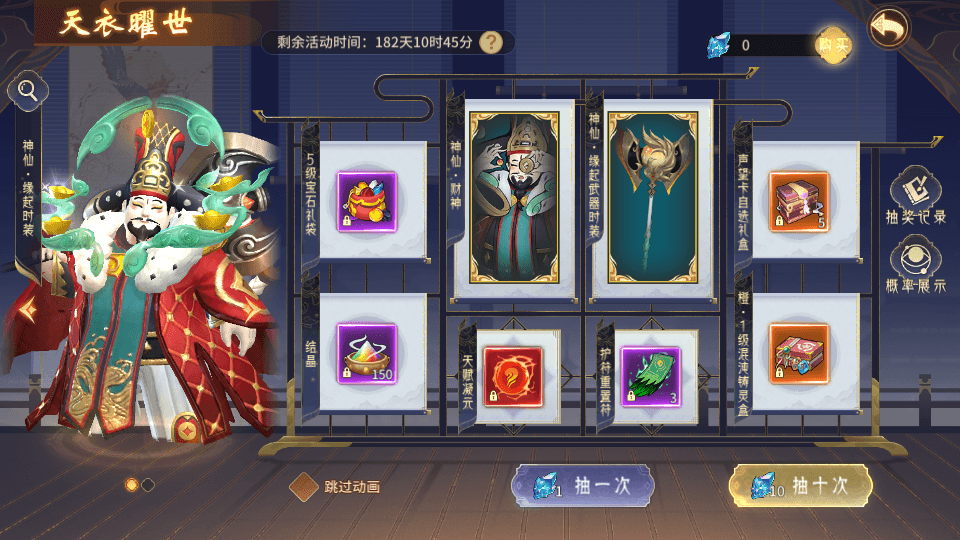Screen dimensions: 960x540
Task: Switch to the second preview page dot
Action: pyautogui.click(x=148, y=485)
